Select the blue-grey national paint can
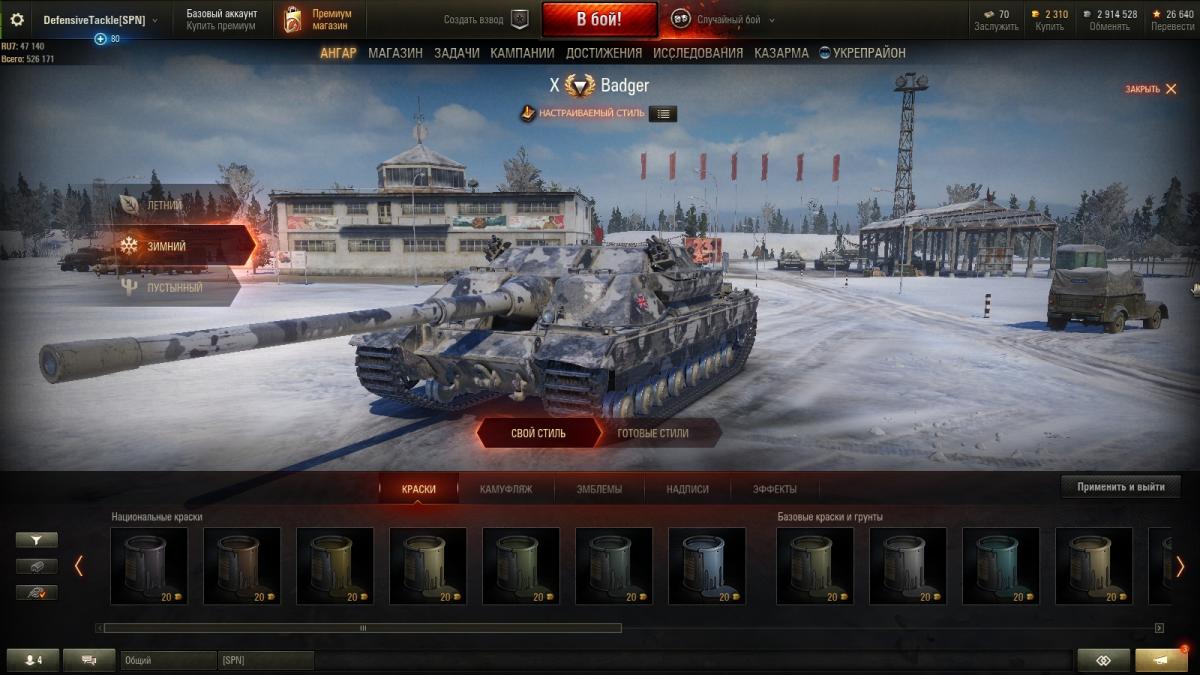The height and width of the screenshot is (675, 1200). coord(706,565)
